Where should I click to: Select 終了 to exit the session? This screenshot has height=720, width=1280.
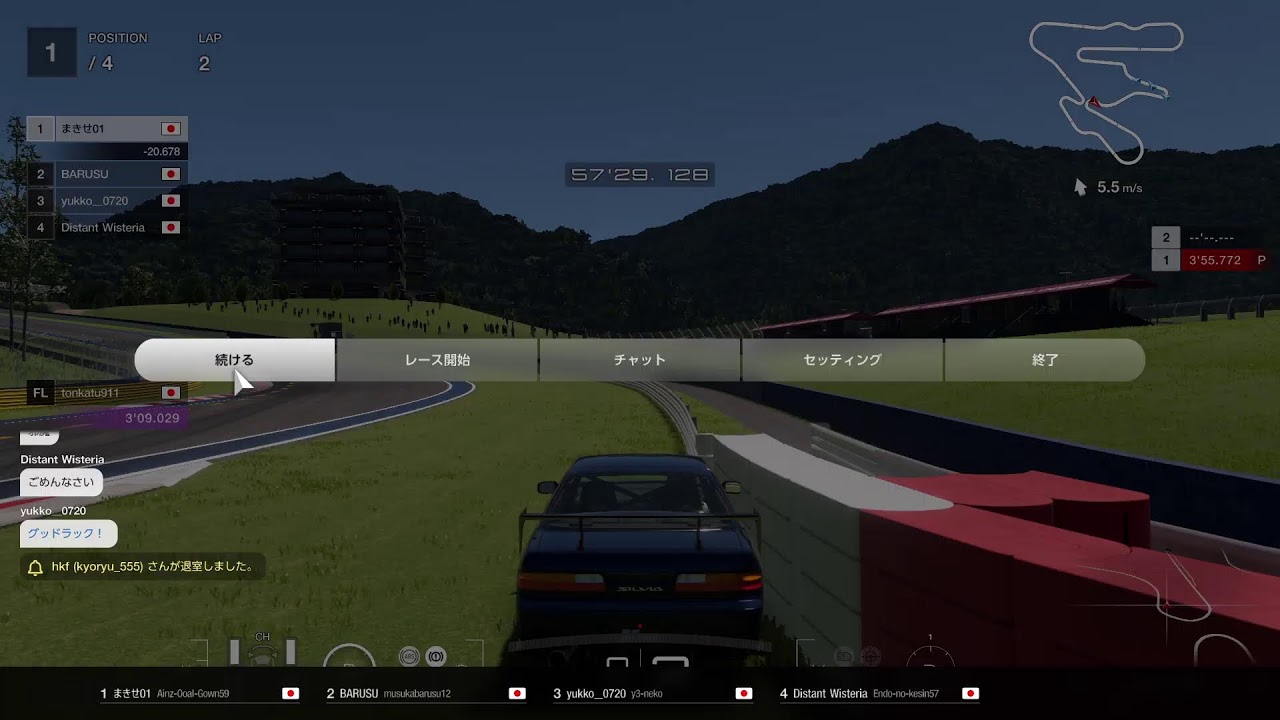pos(1044,360)
